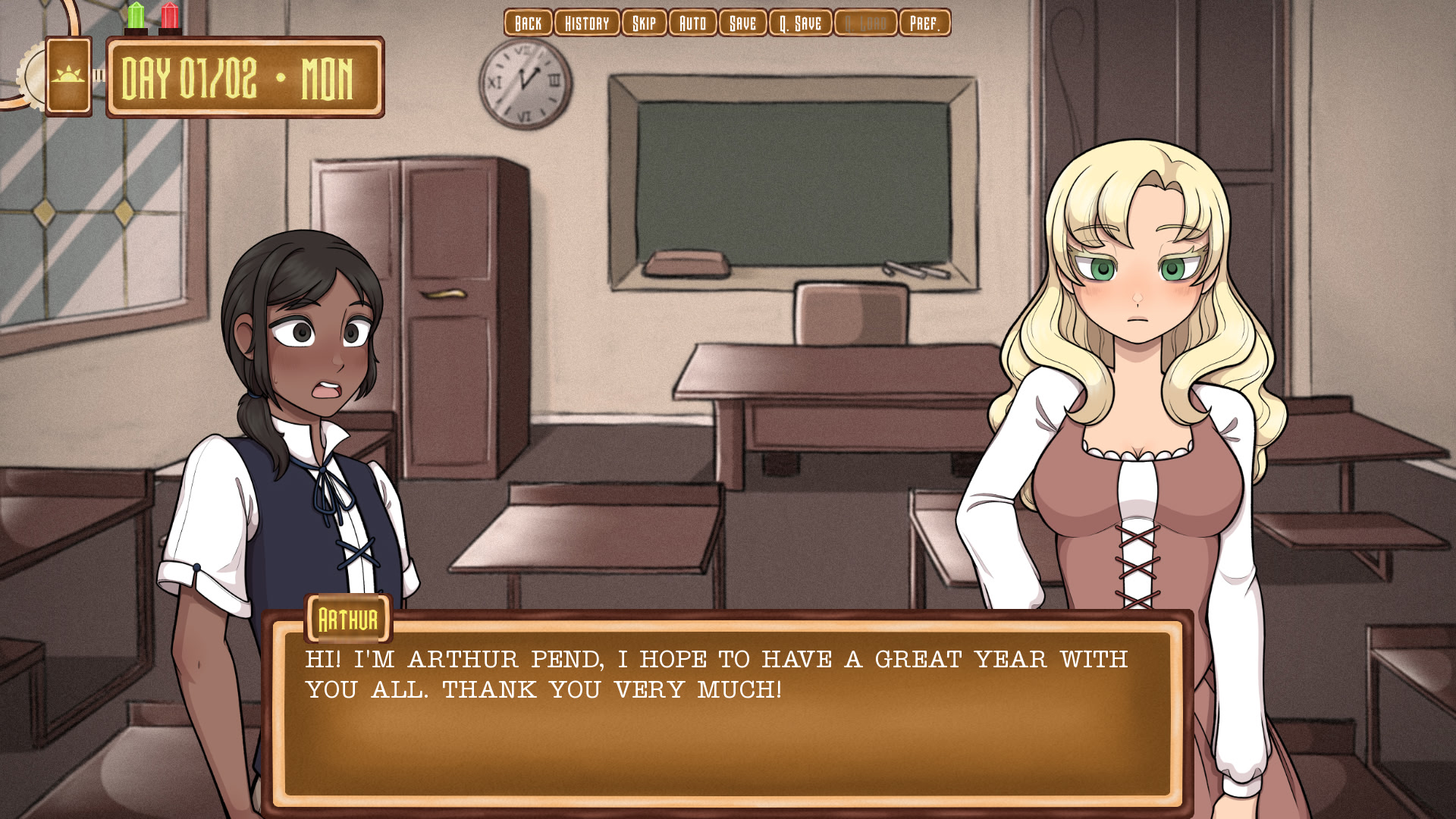Enable Auto-read mode

[692, 23]
